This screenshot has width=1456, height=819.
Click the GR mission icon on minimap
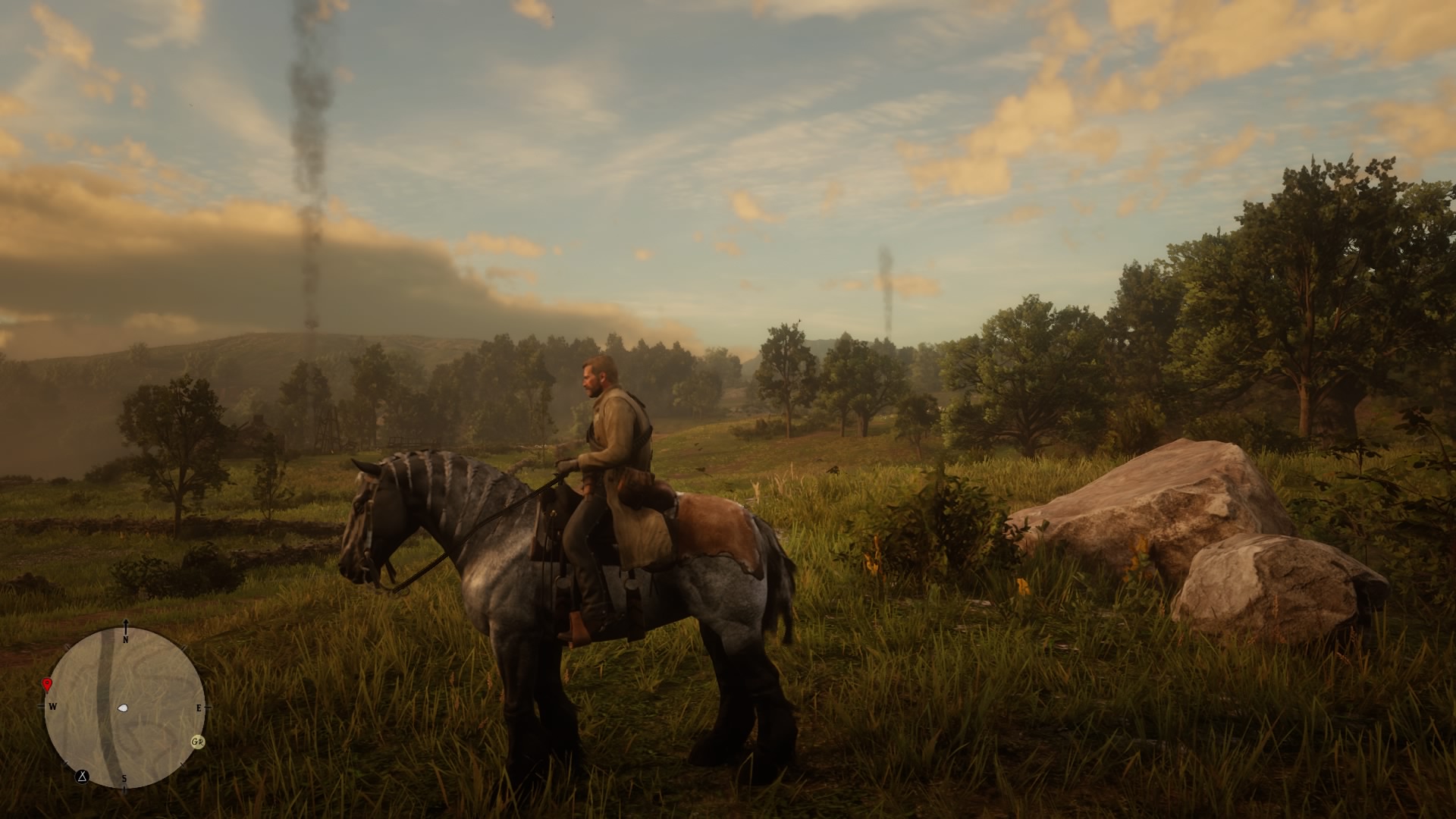coord(198,742)
